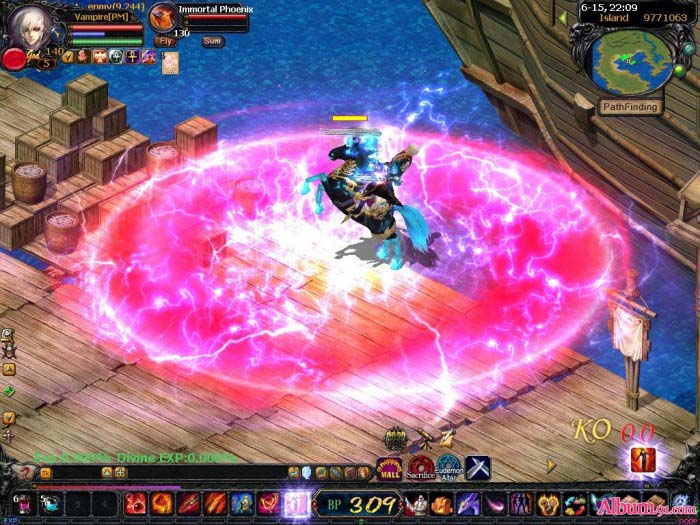The height and width of the screenshot is (525, 700).
Task: Click the Sum button under the eudemon
Action: click(212, 41)
